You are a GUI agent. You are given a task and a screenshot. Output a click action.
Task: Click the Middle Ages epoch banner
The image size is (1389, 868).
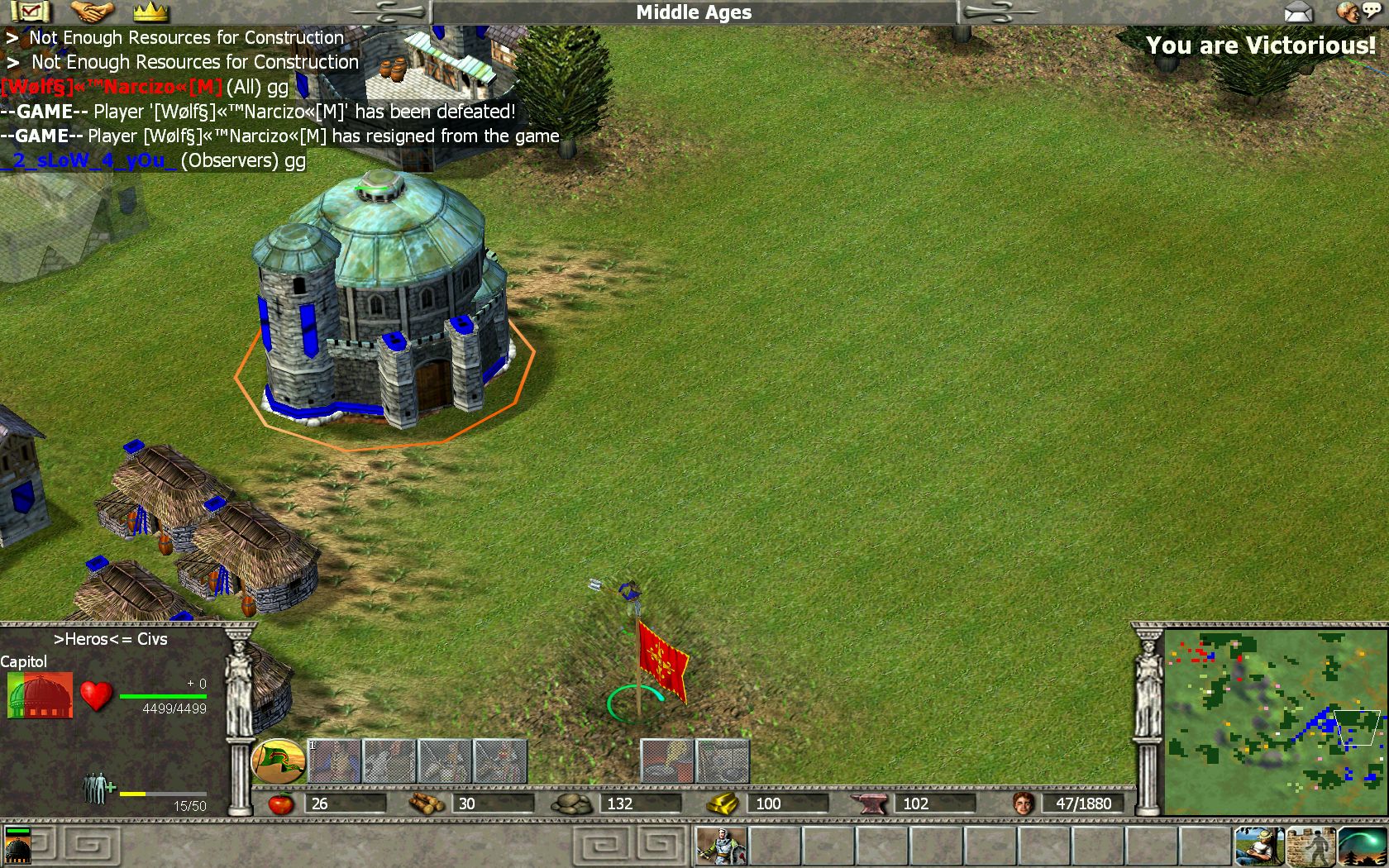pos(694,12)
